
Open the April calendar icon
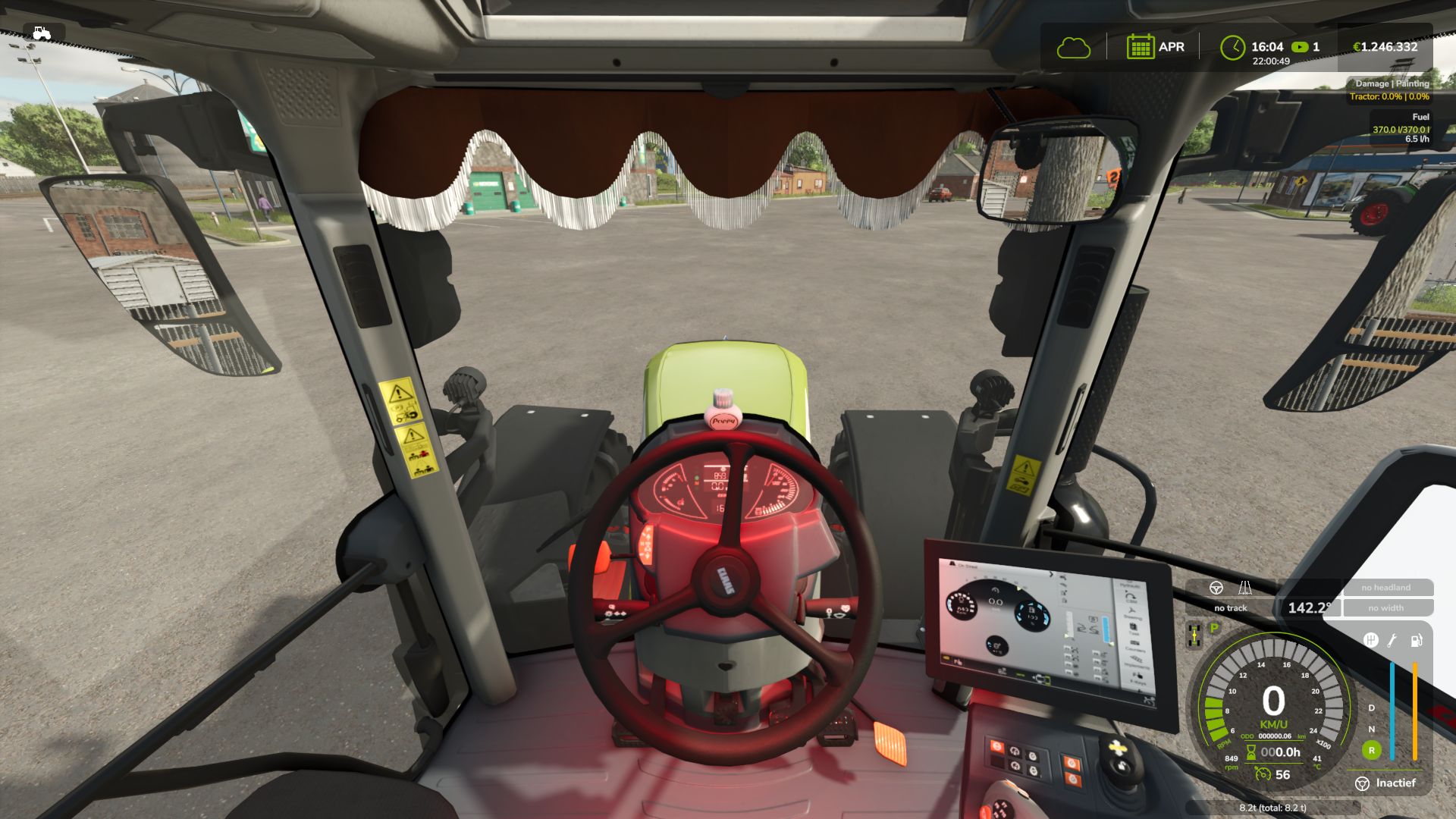(x=1140, y=47)
